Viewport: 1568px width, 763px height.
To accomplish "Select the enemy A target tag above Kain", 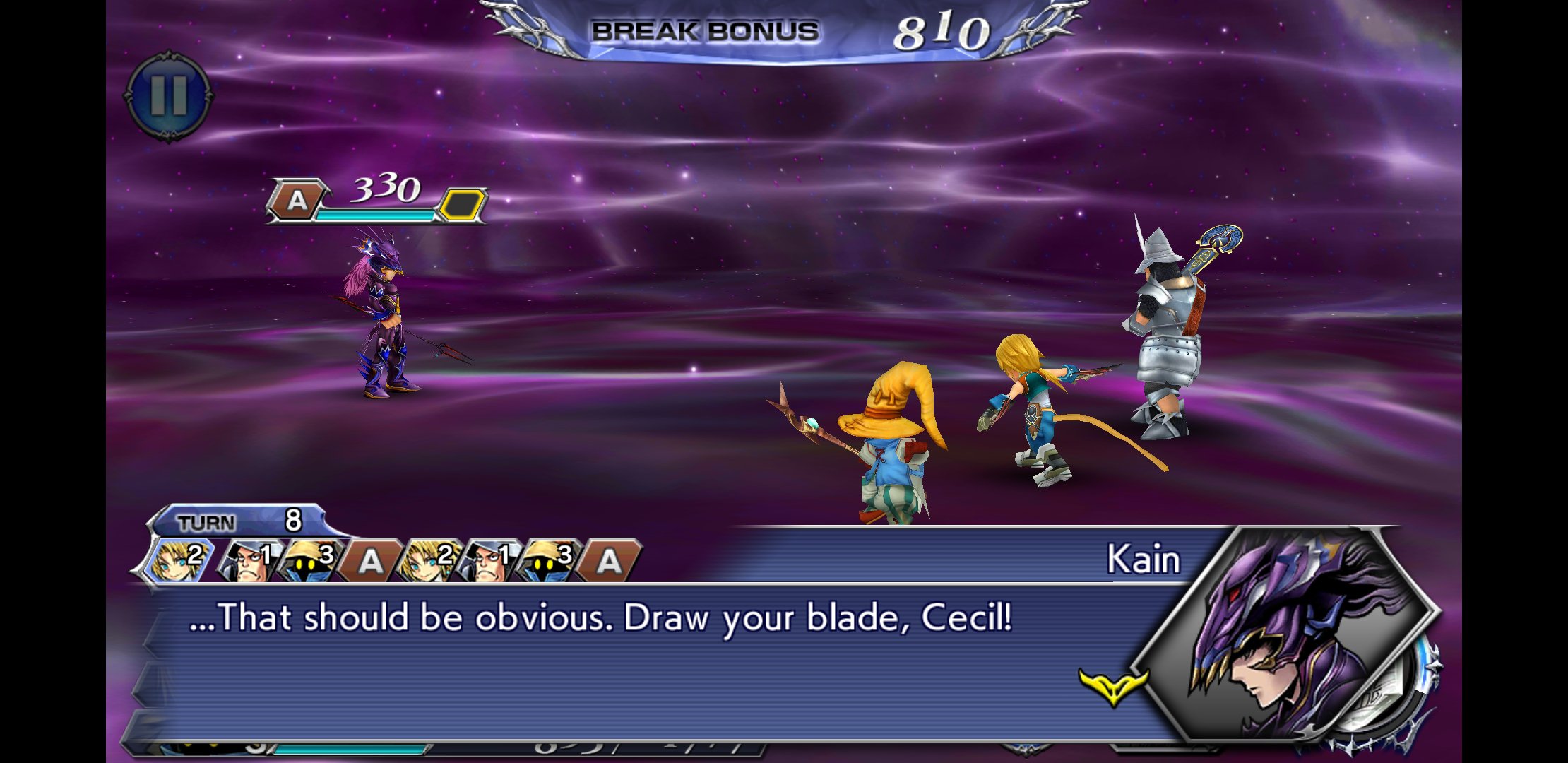I will click(297, 201).
